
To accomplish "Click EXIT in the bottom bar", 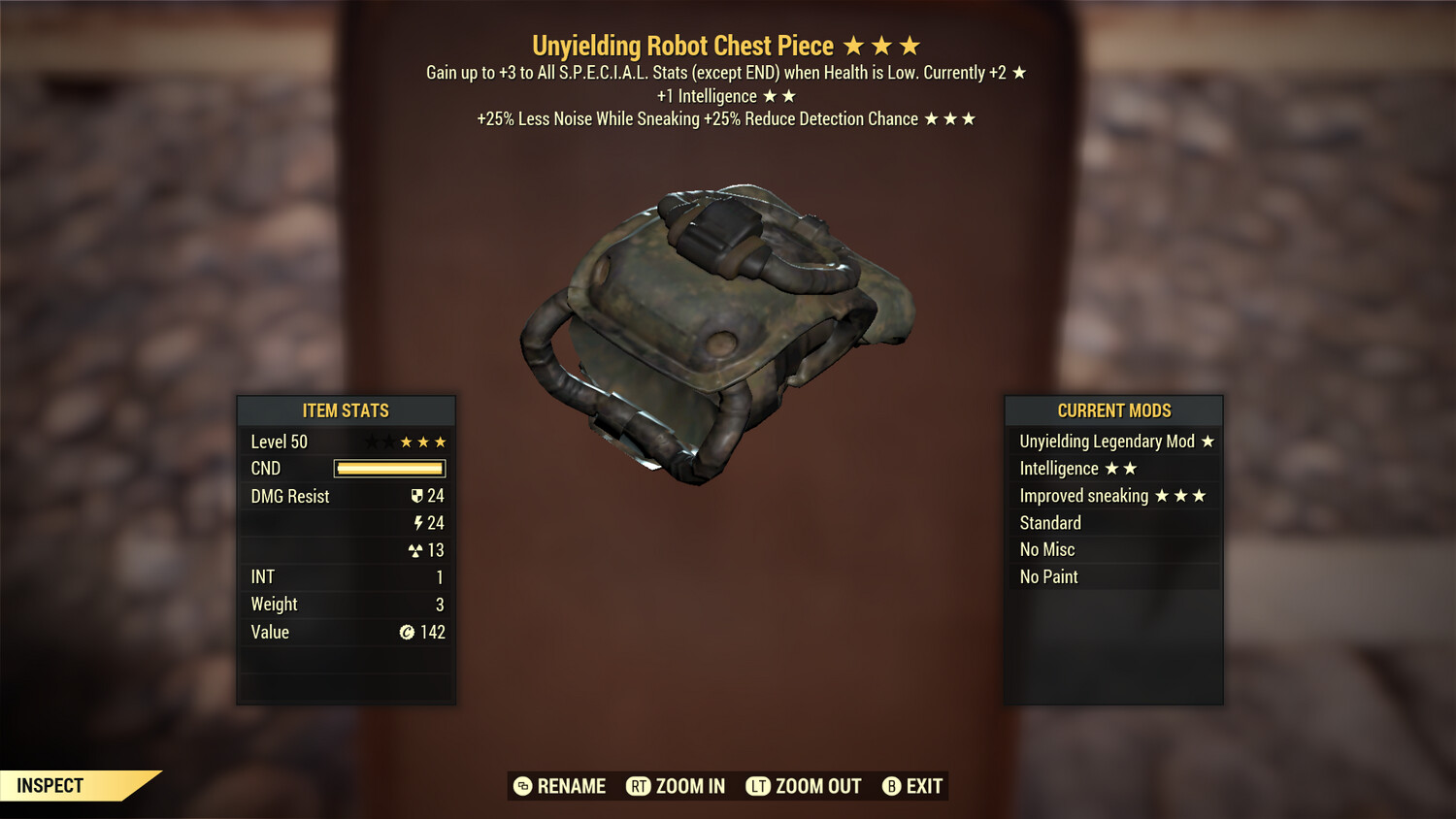I will click(x=922, y=786).
